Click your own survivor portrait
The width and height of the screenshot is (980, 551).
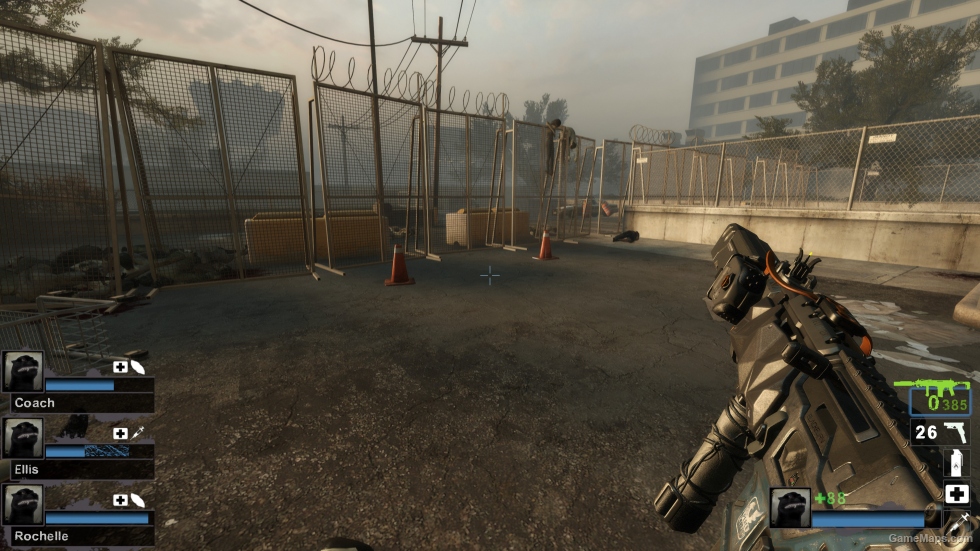(x=789, y=507)
